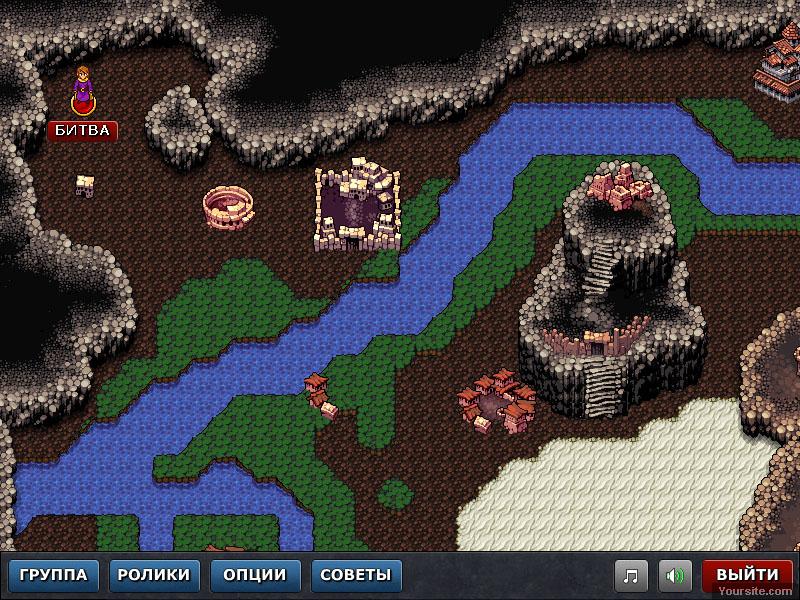Start the БИТВА battle marker
This screenshot has width=800, height=600.
(x=82, y=130)
